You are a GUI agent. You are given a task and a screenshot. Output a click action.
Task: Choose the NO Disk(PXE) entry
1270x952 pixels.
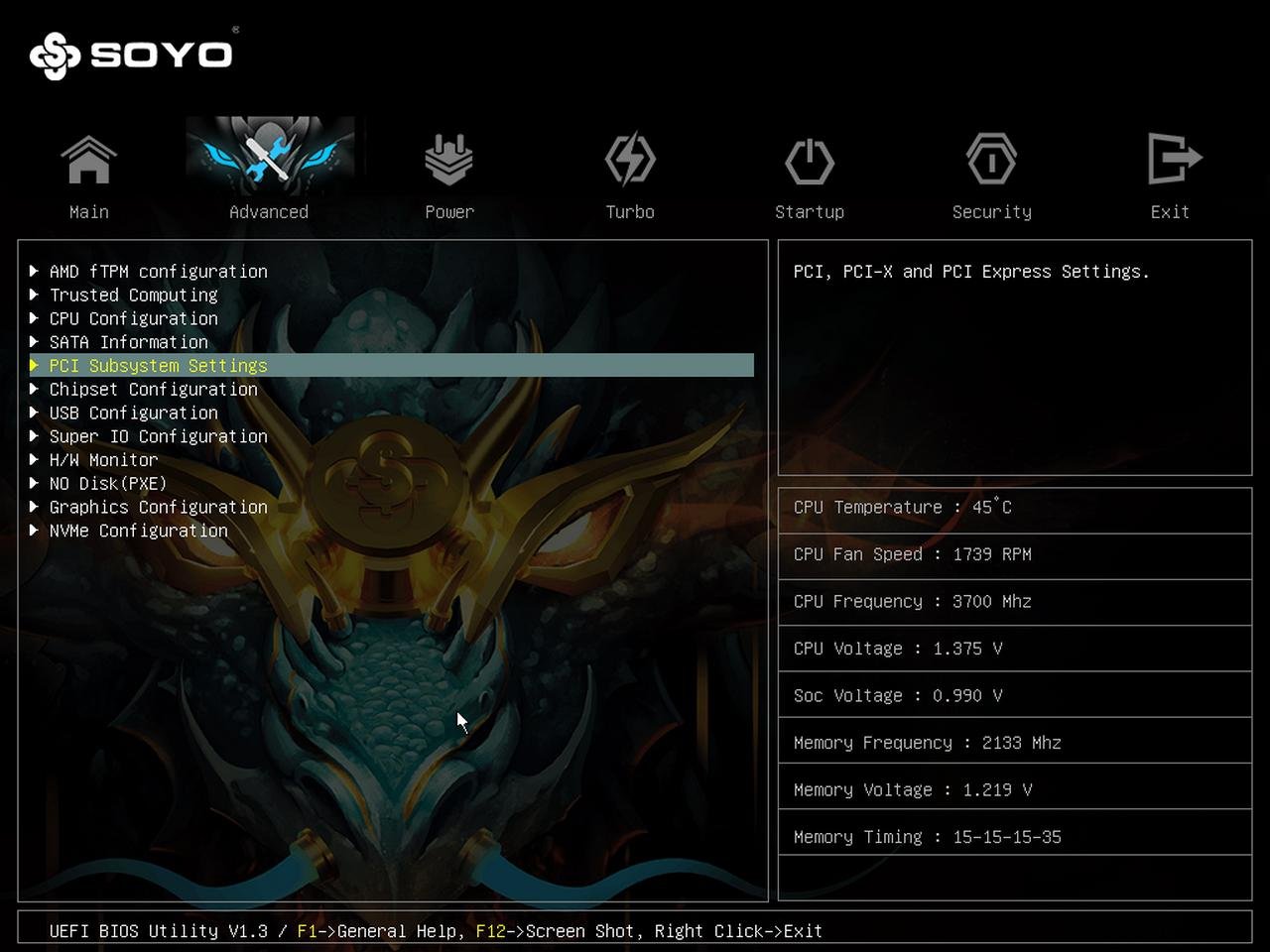pos(107,483)
